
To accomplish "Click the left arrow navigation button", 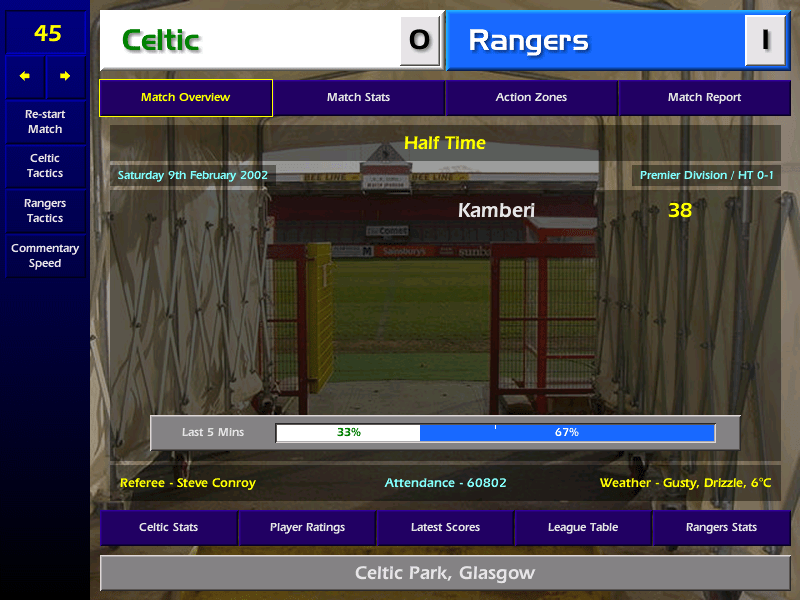I will (25, 77).
